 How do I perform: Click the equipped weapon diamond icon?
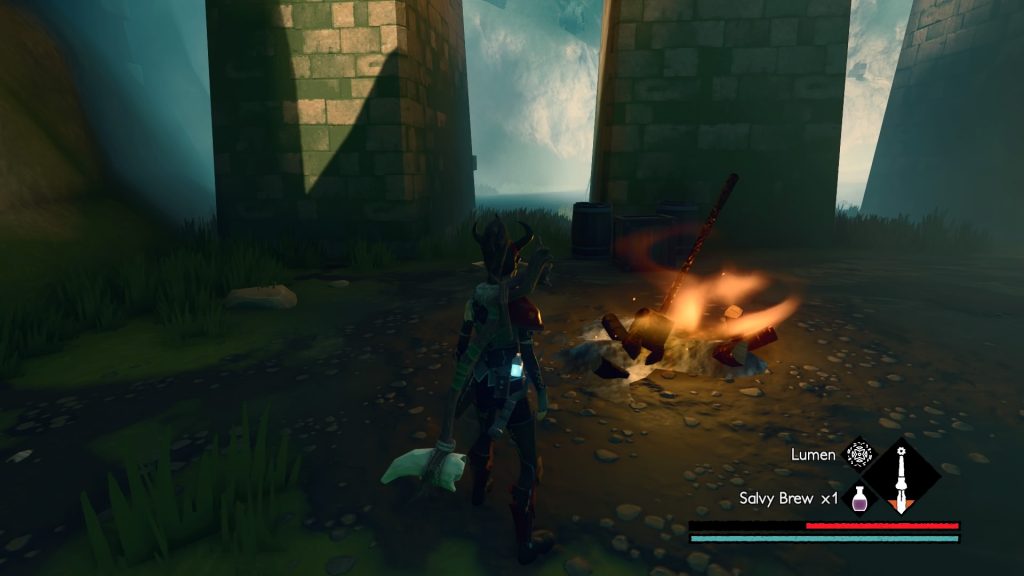901,477
